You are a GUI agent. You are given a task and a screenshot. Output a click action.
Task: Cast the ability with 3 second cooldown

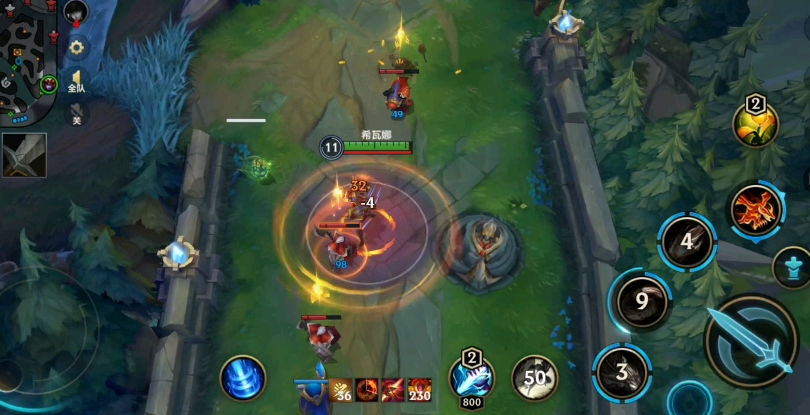[x=622, y=372]
